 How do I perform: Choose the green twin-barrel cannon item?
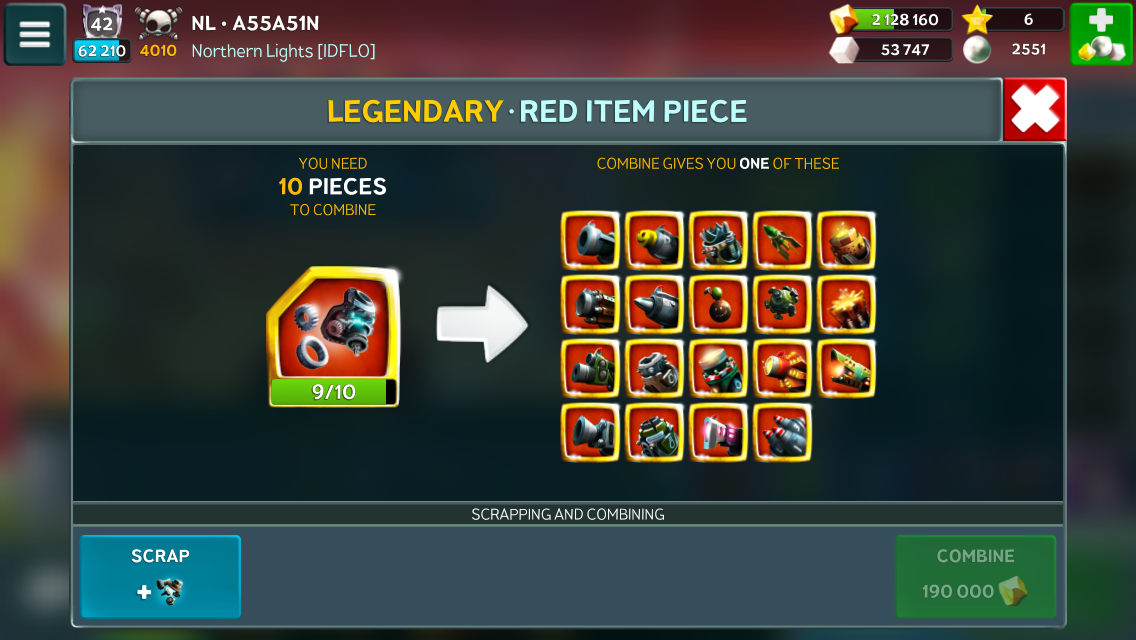tap(590, 368)
